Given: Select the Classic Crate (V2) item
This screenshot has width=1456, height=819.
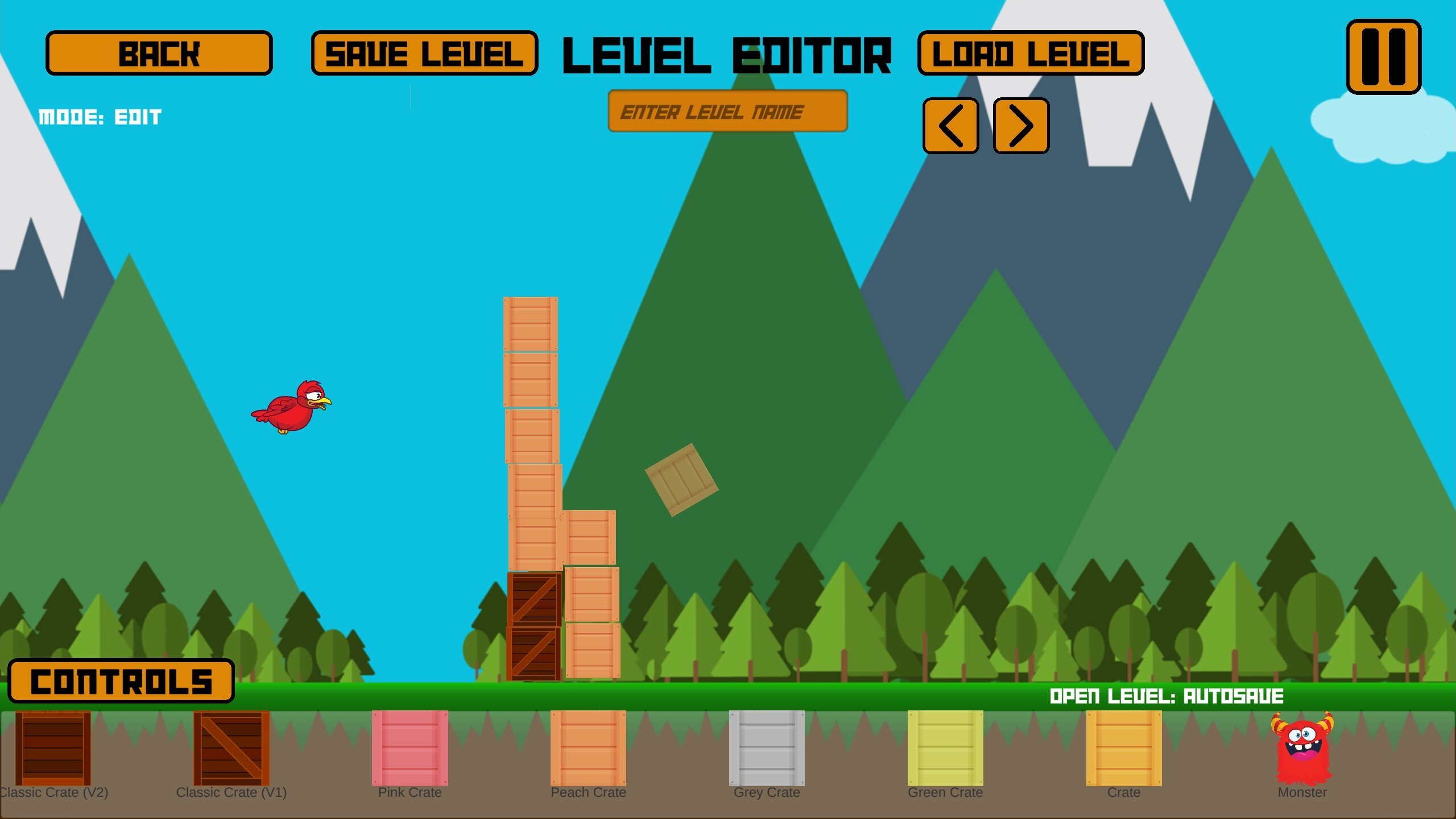Looking at the screenshot, I should click(x=54, y=750).
